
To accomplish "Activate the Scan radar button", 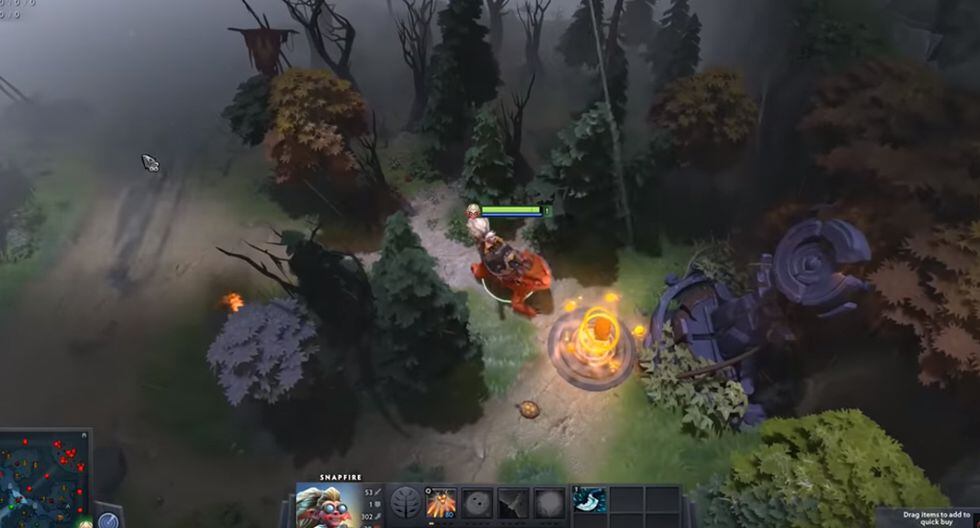I will (108, 520).
